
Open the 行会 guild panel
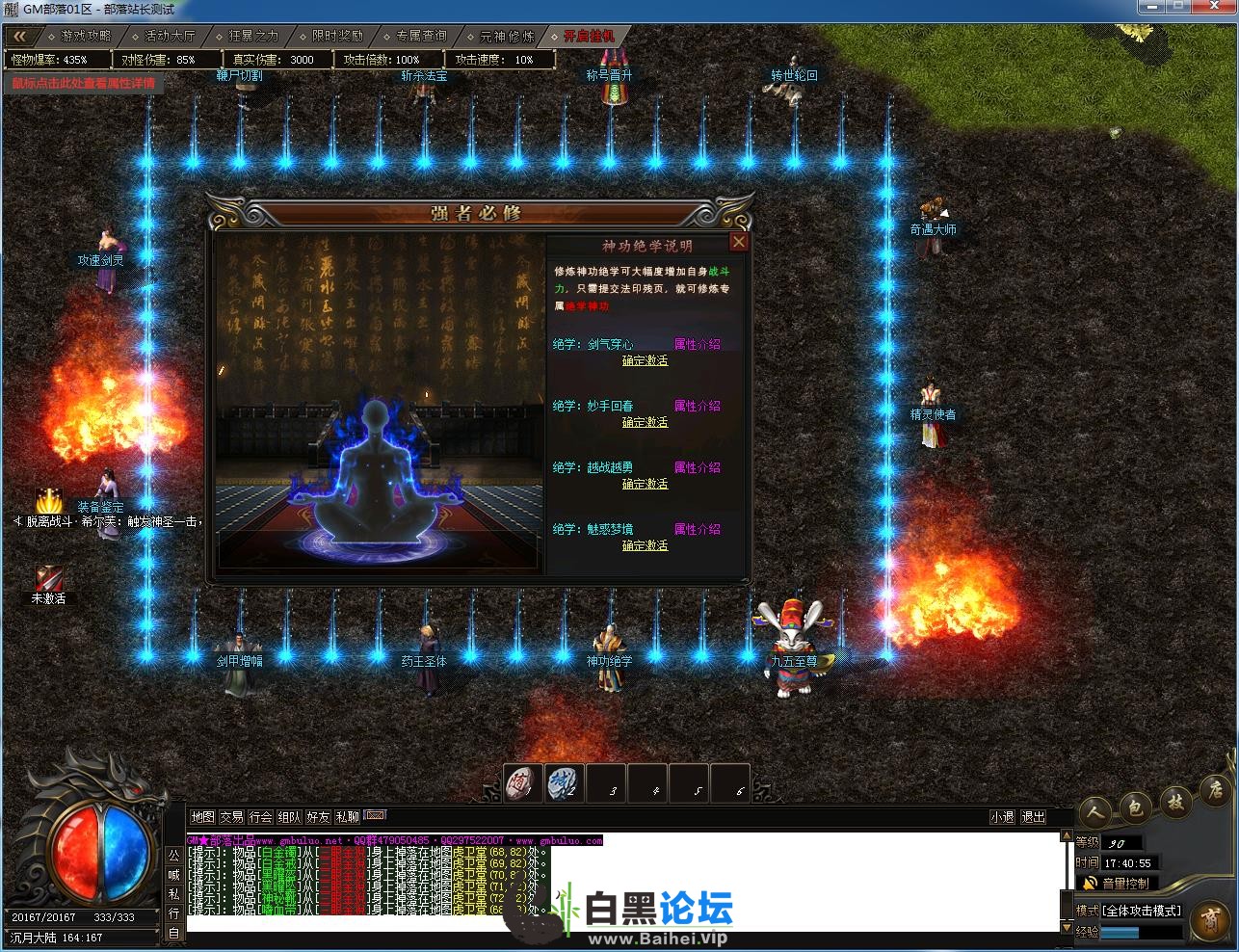tap(260, 817)
